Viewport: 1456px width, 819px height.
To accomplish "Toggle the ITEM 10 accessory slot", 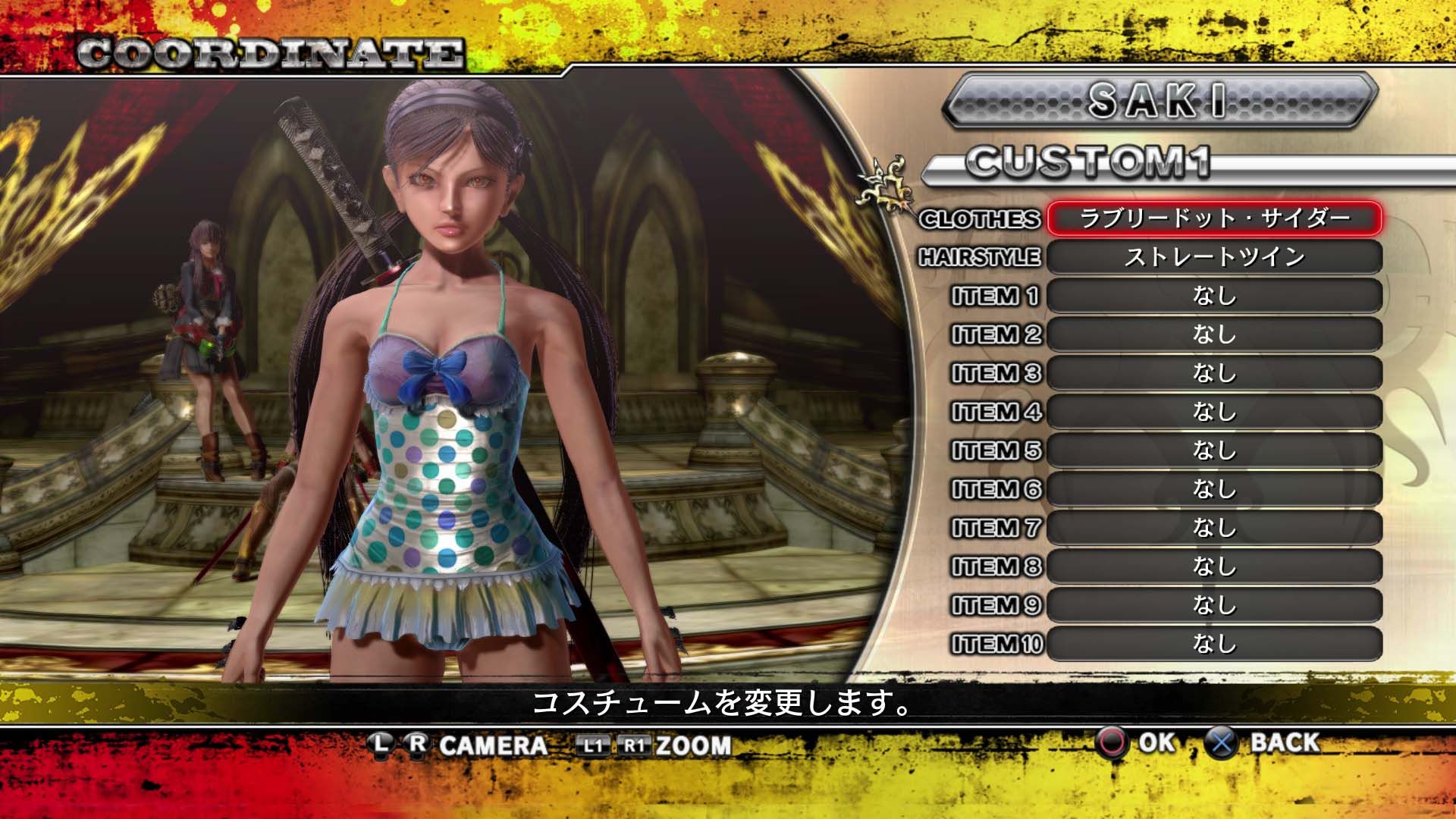I will click(x=1213, y=643).
